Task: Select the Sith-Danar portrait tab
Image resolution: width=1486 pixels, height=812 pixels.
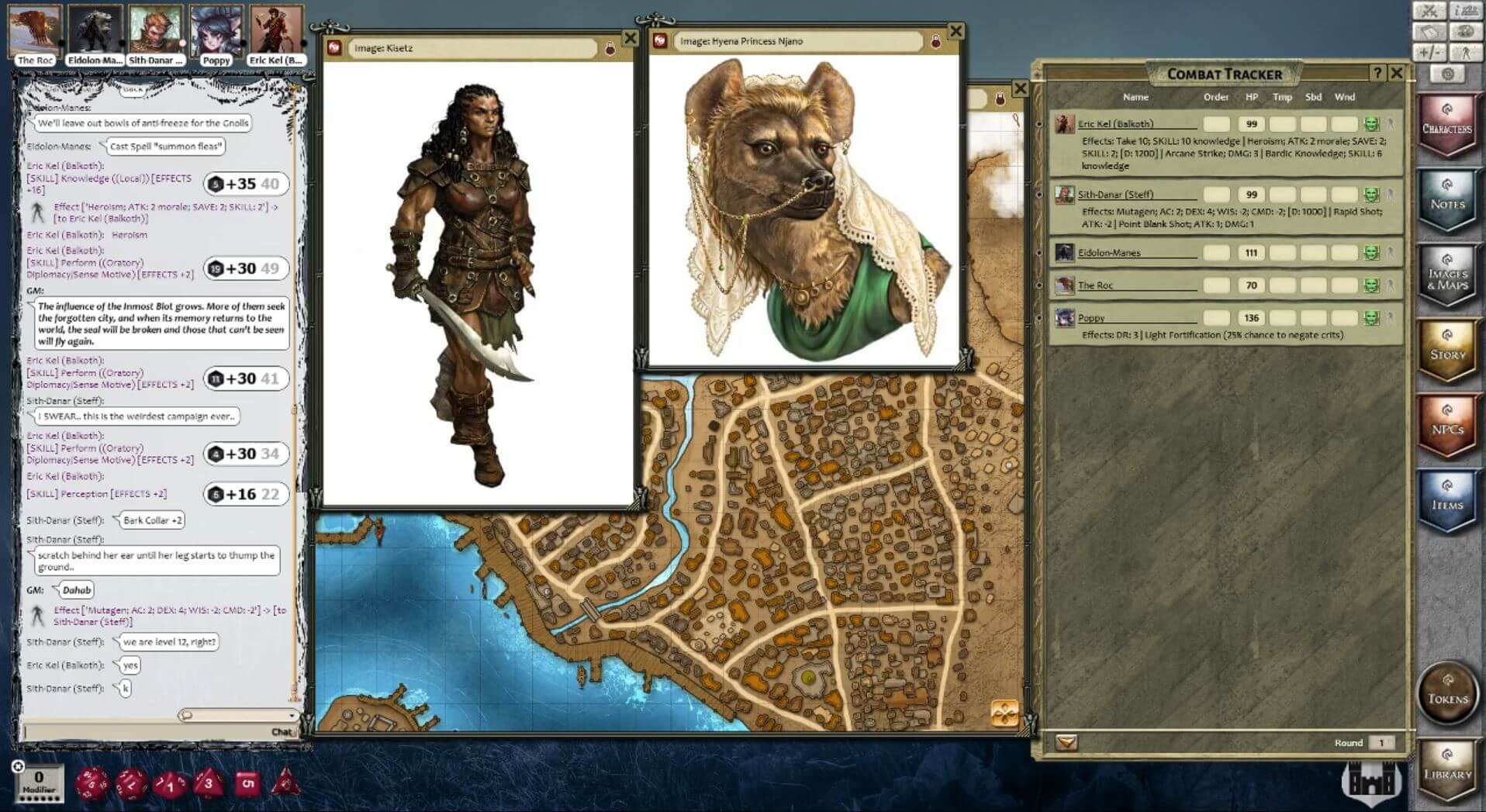Action: [155, 29]
